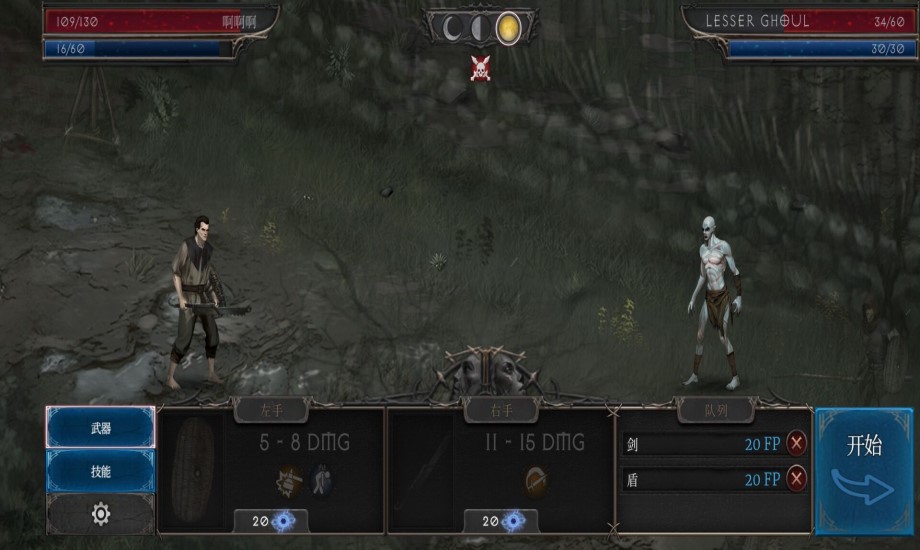Remove the 盾 action from the queue
The width and height of the screenshot is (920, 550).
(x=797, y=479)
